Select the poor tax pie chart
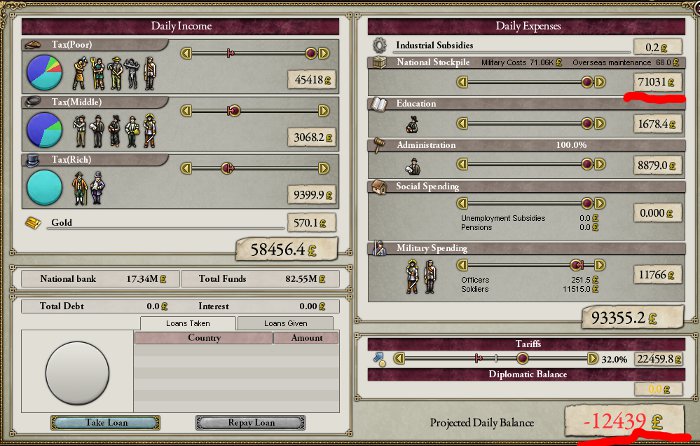 click(43, 72)
